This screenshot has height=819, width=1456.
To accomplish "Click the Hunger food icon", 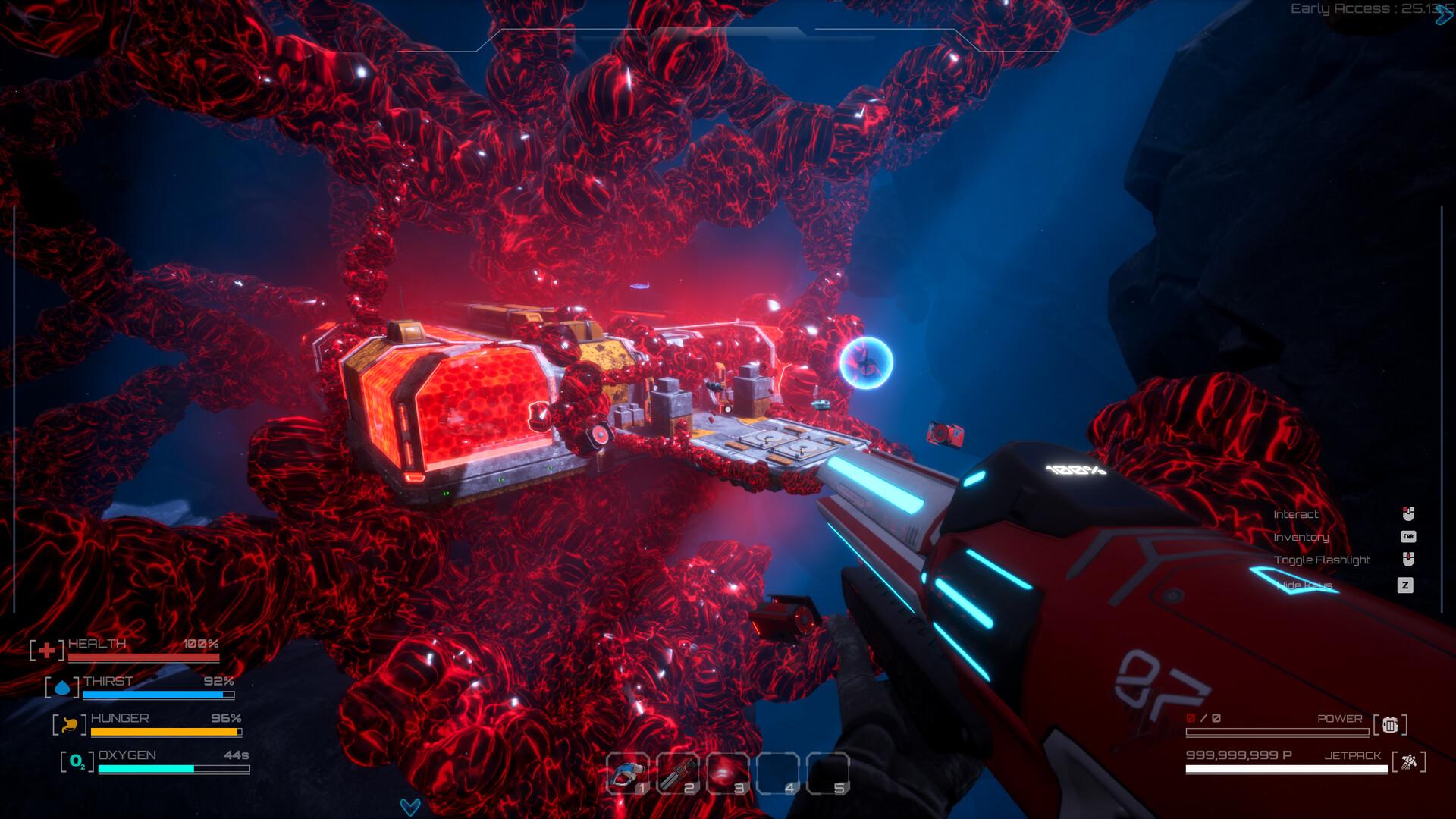I will click(68, 725).
